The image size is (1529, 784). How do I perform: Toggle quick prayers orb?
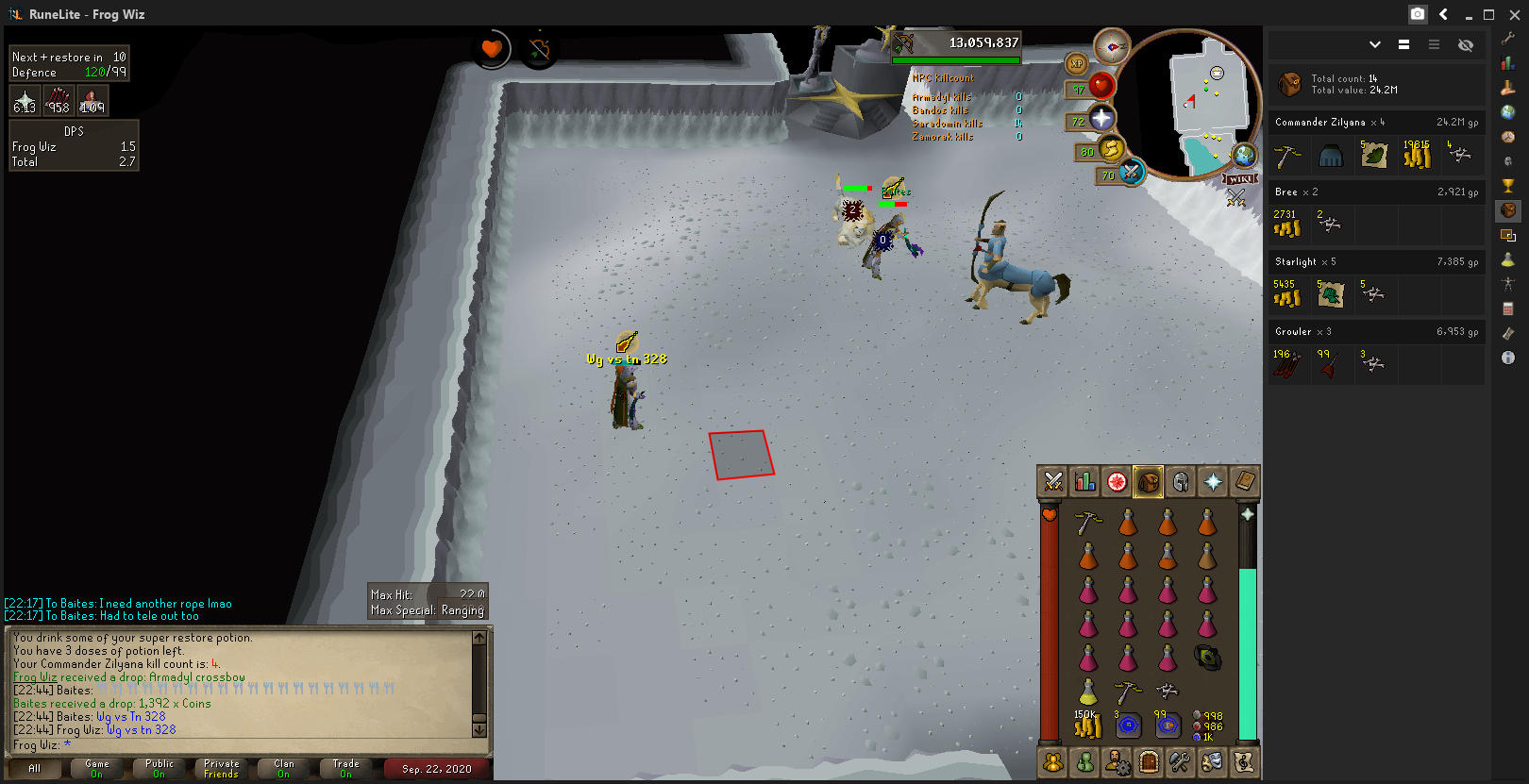[x=1101, y=118]
